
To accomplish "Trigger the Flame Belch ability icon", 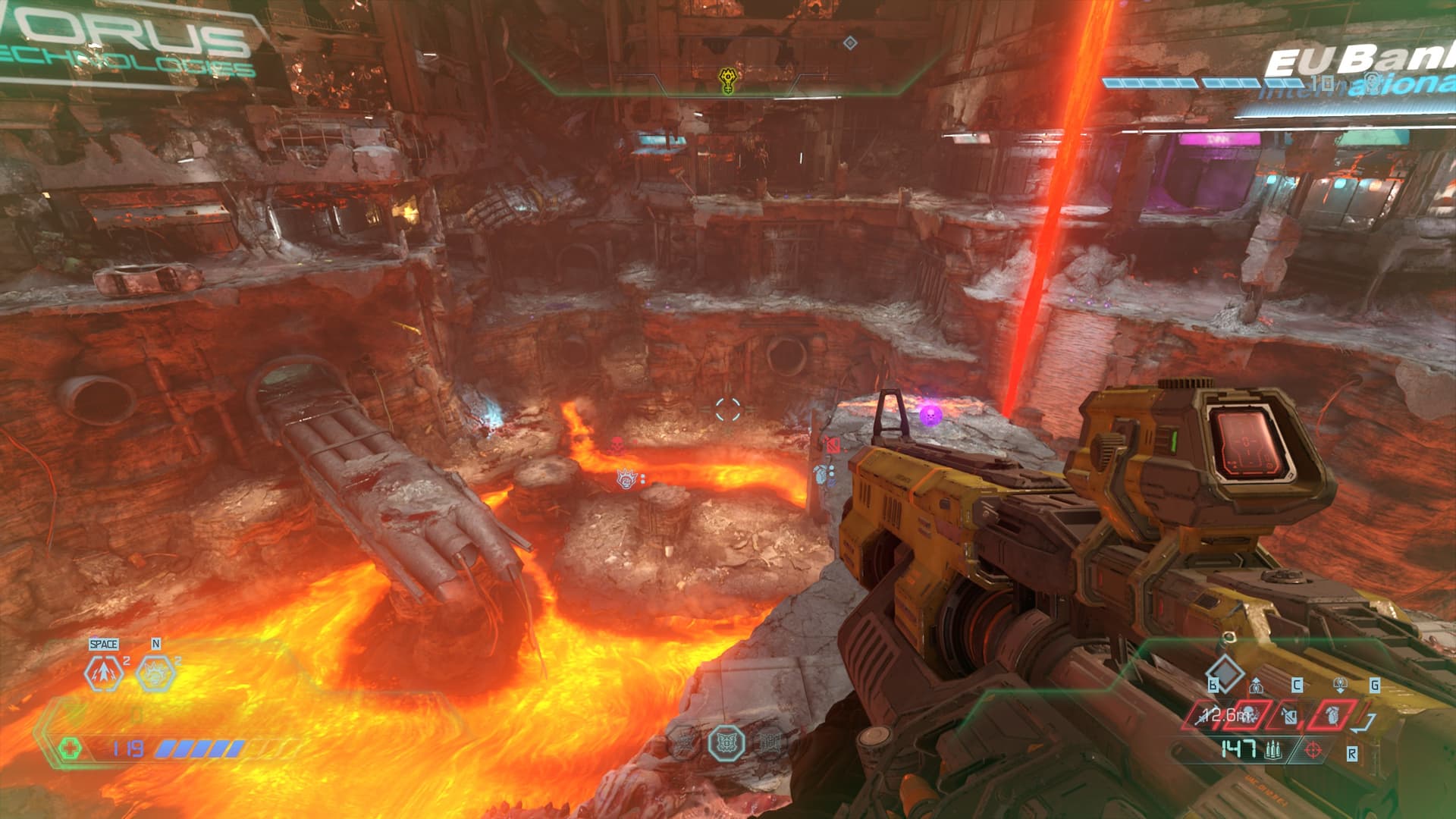I will [x=155, y=672].
